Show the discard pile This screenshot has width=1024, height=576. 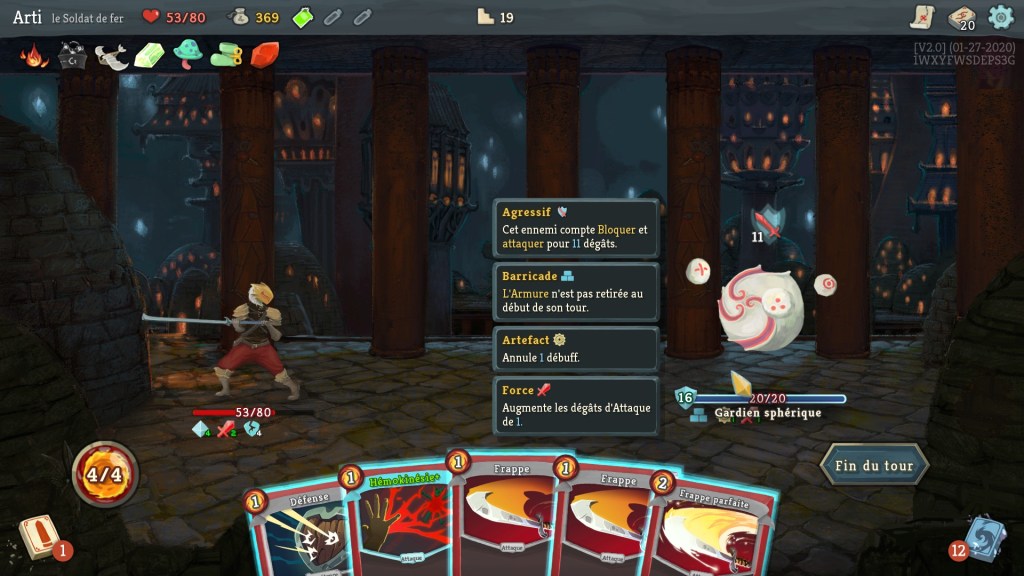pyautogui.click(x=983, y=537)
